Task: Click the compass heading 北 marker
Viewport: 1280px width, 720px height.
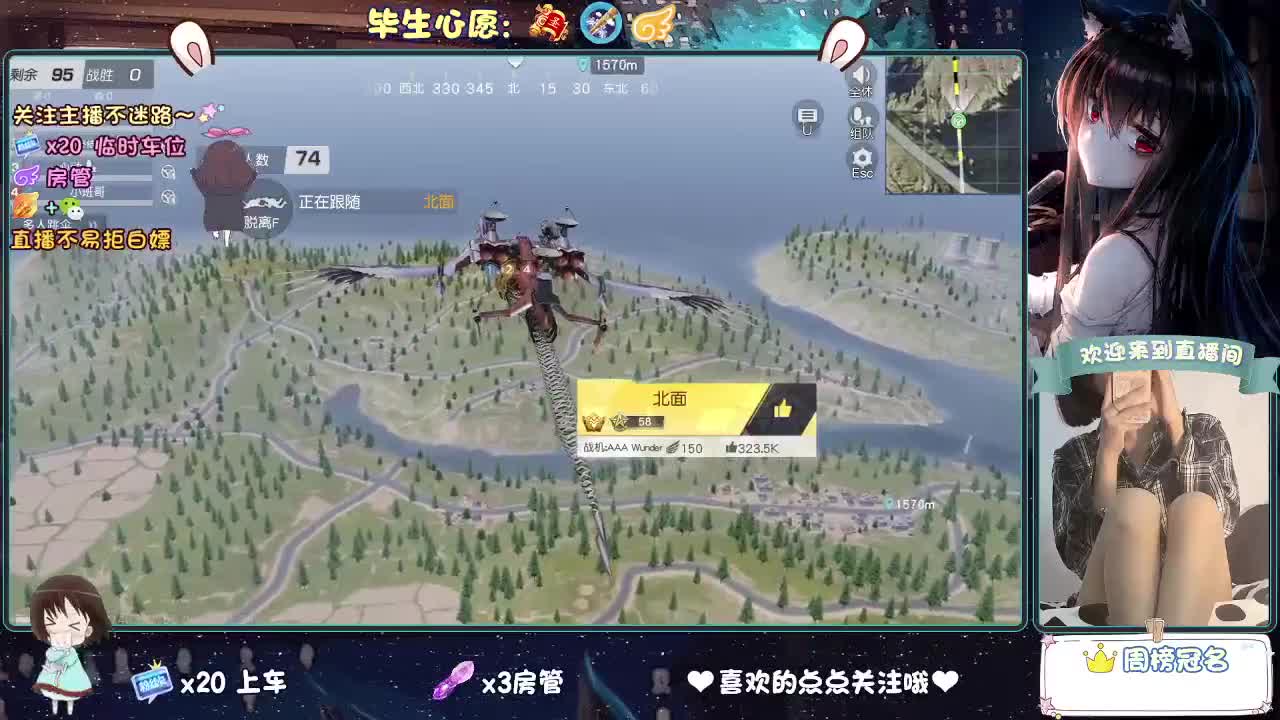Action: (x=513, y=88)
